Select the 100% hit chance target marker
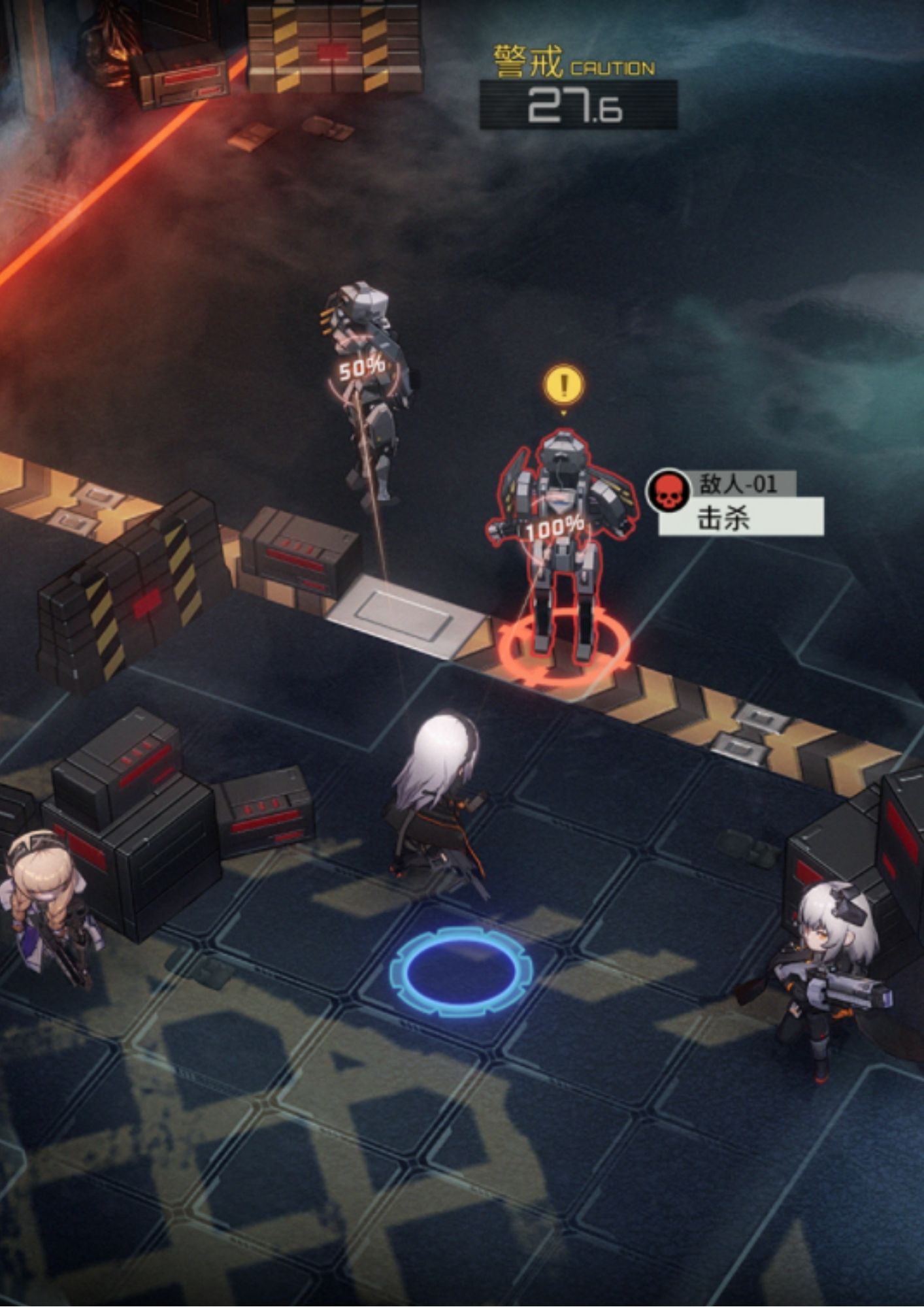Image resolution: width=924 pixels, height=1307 pixels. (x=555, y=527)
